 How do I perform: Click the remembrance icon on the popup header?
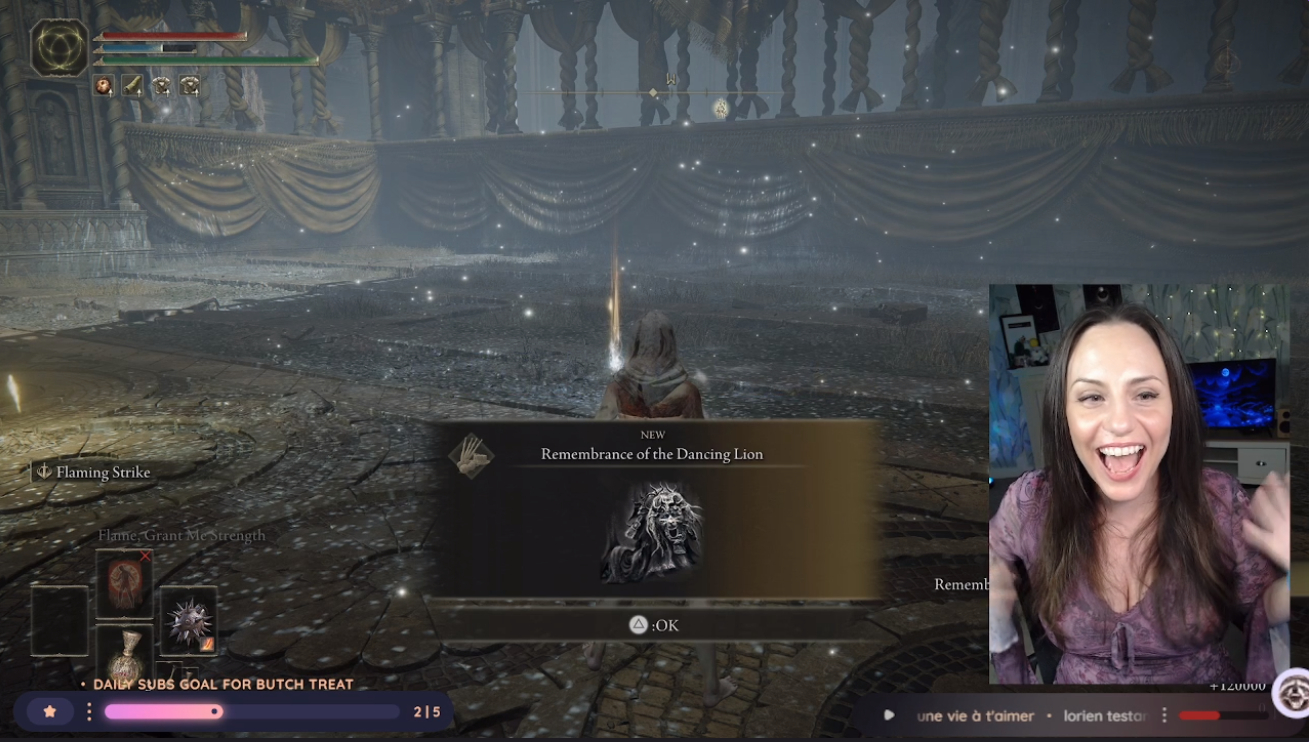click(x=471, y=456)
